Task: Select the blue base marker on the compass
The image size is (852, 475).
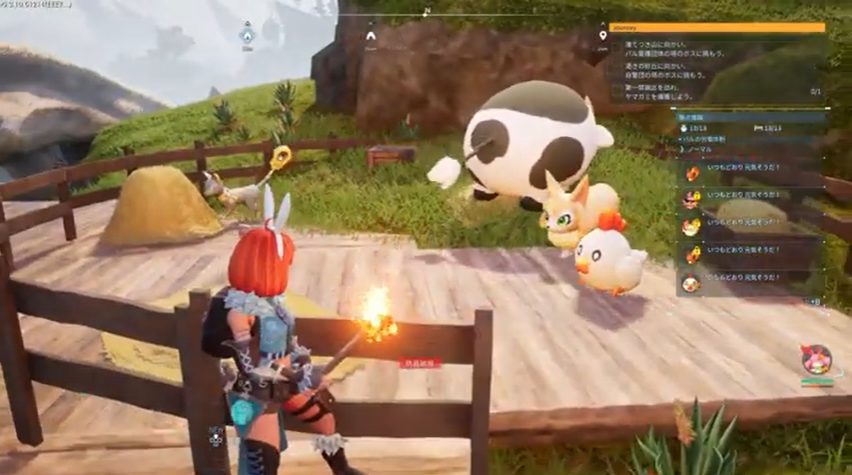Action: coord(247,35)
